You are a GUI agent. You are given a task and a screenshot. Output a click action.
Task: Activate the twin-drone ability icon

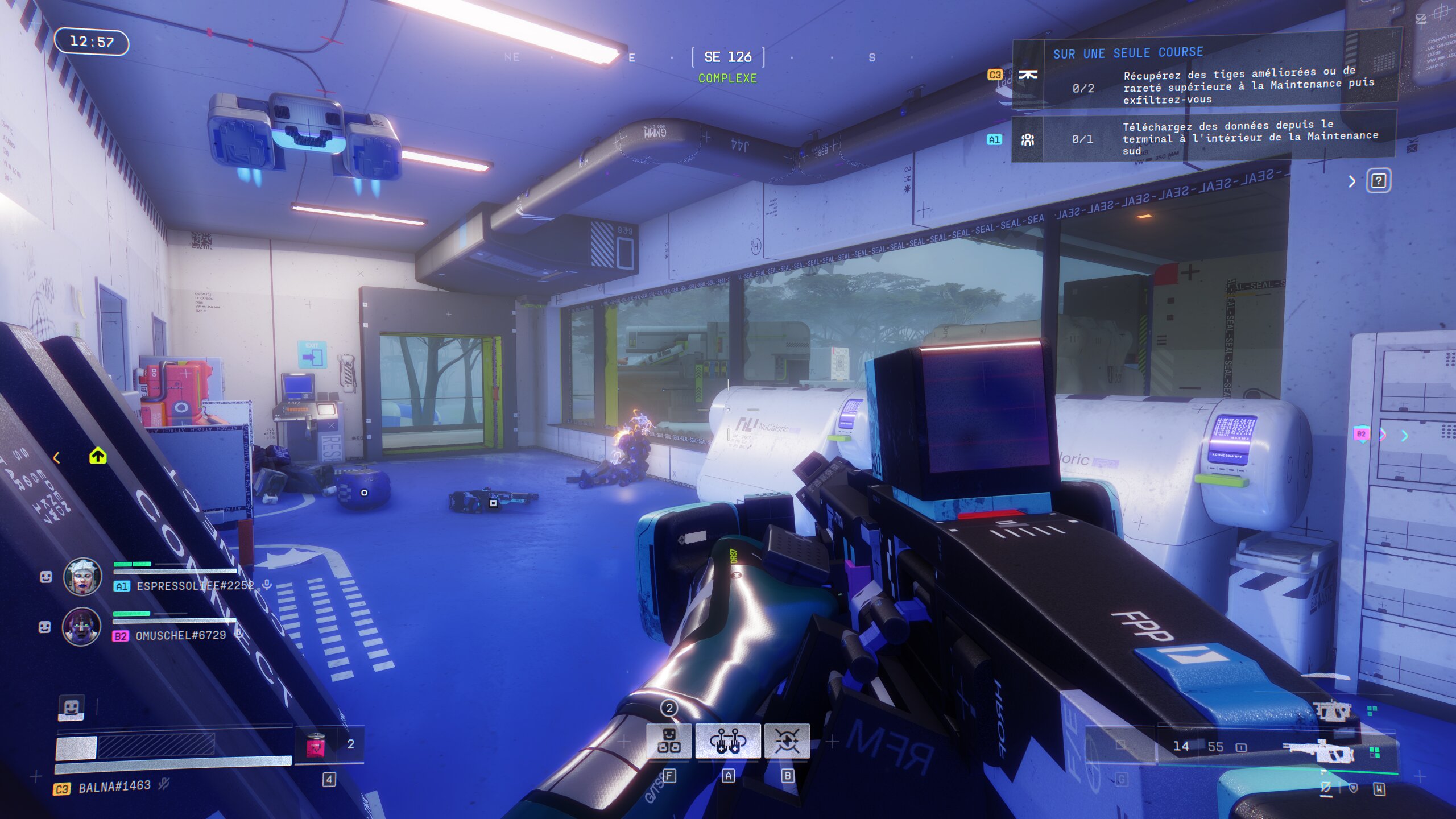(x=727, y=741)
